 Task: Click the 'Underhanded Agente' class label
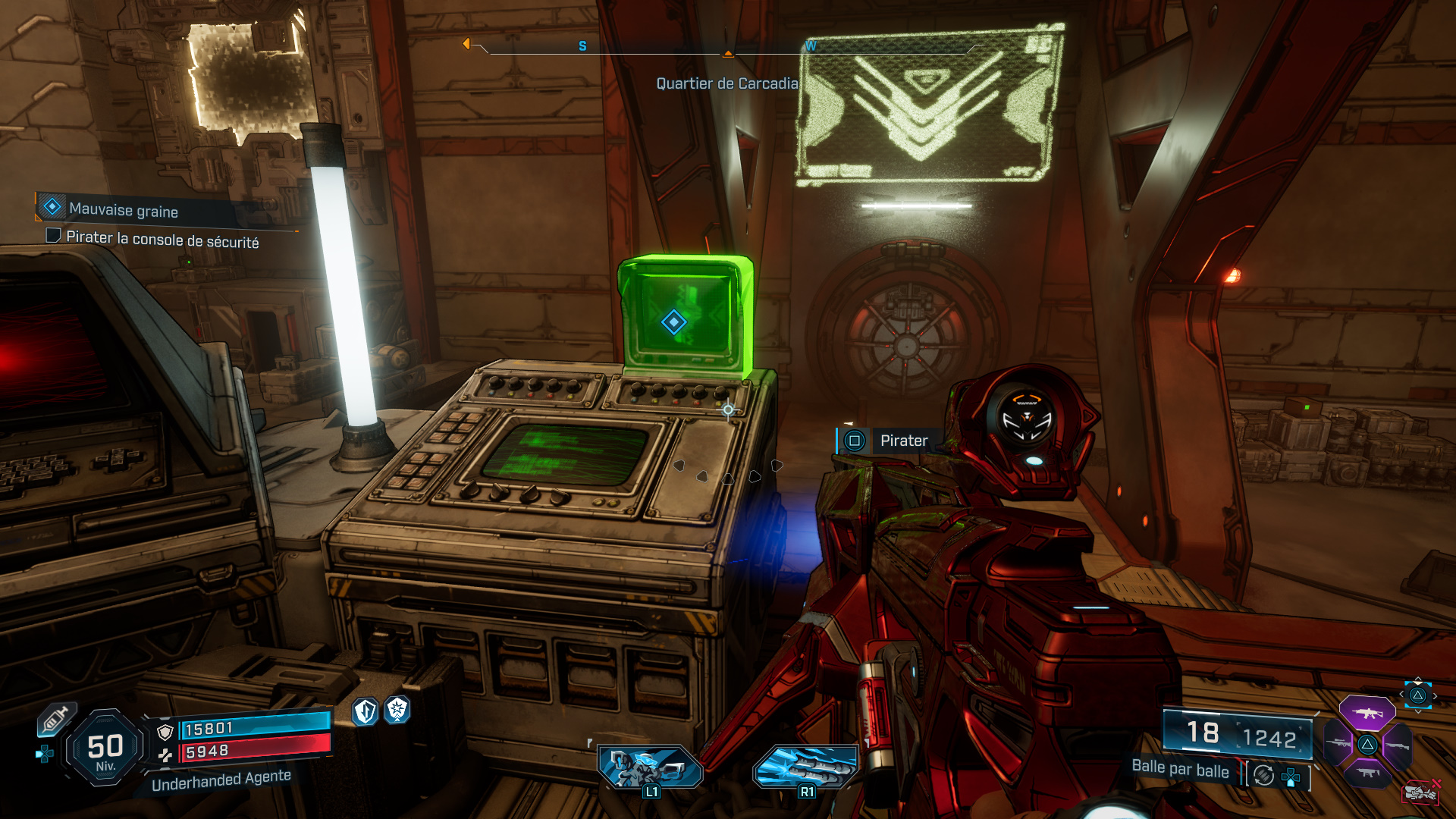click(222, 781)
